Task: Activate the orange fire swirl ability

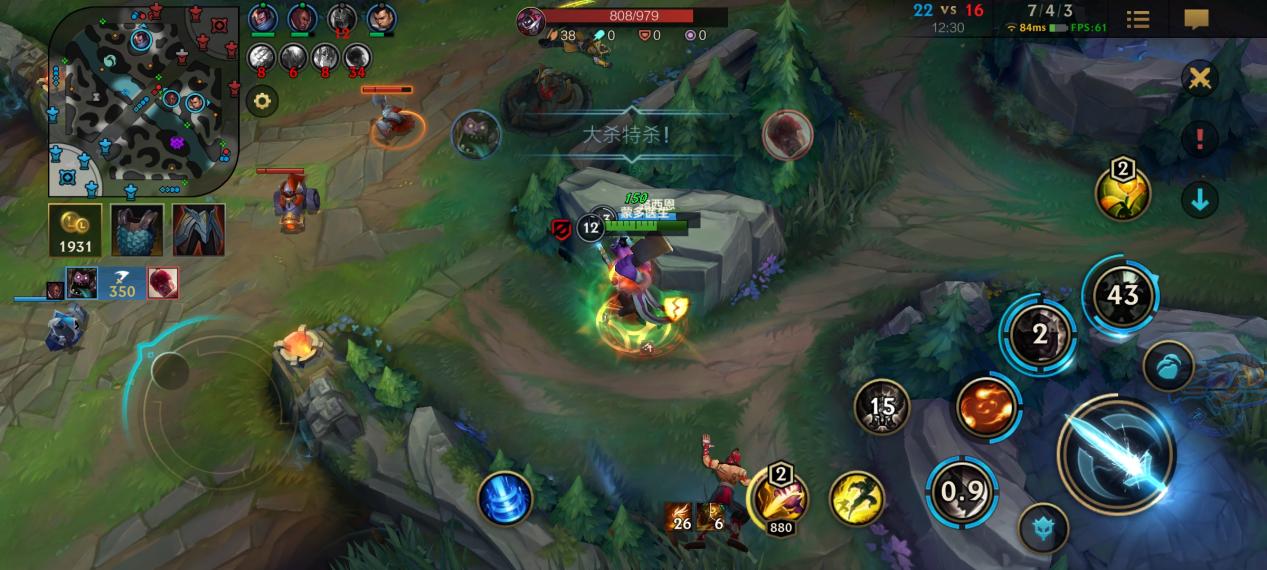Action: 987,406
